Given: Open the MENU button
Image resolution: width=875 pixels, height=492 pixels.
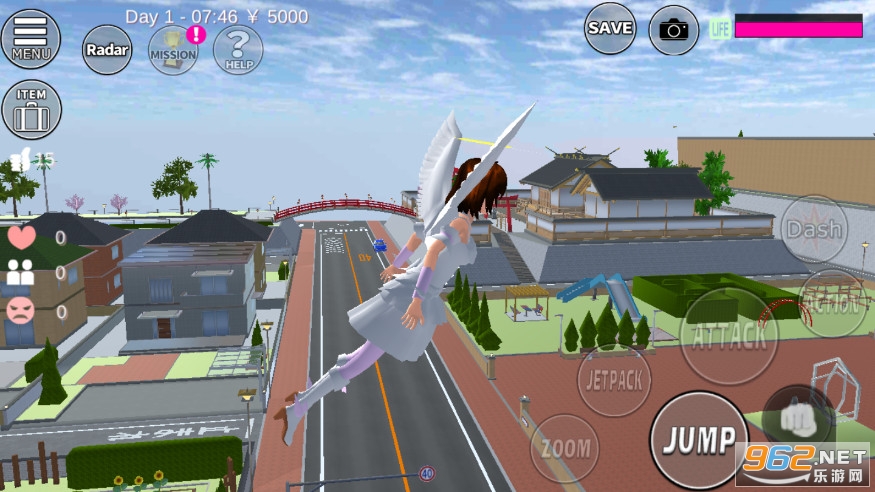Looking at the screenshot, I should coord(31,38).
